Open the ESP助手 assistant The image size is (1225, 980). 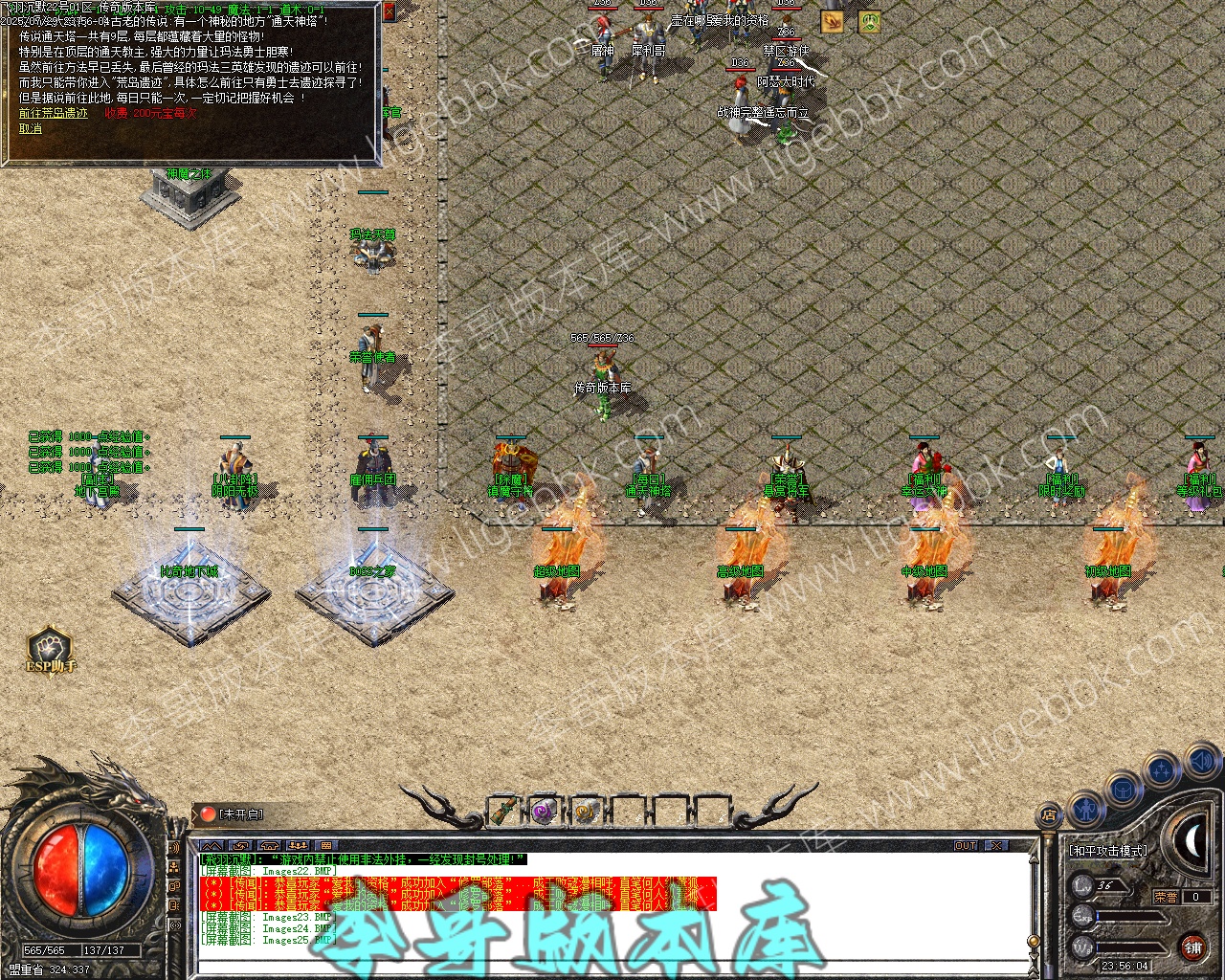[x=51, y=649]
